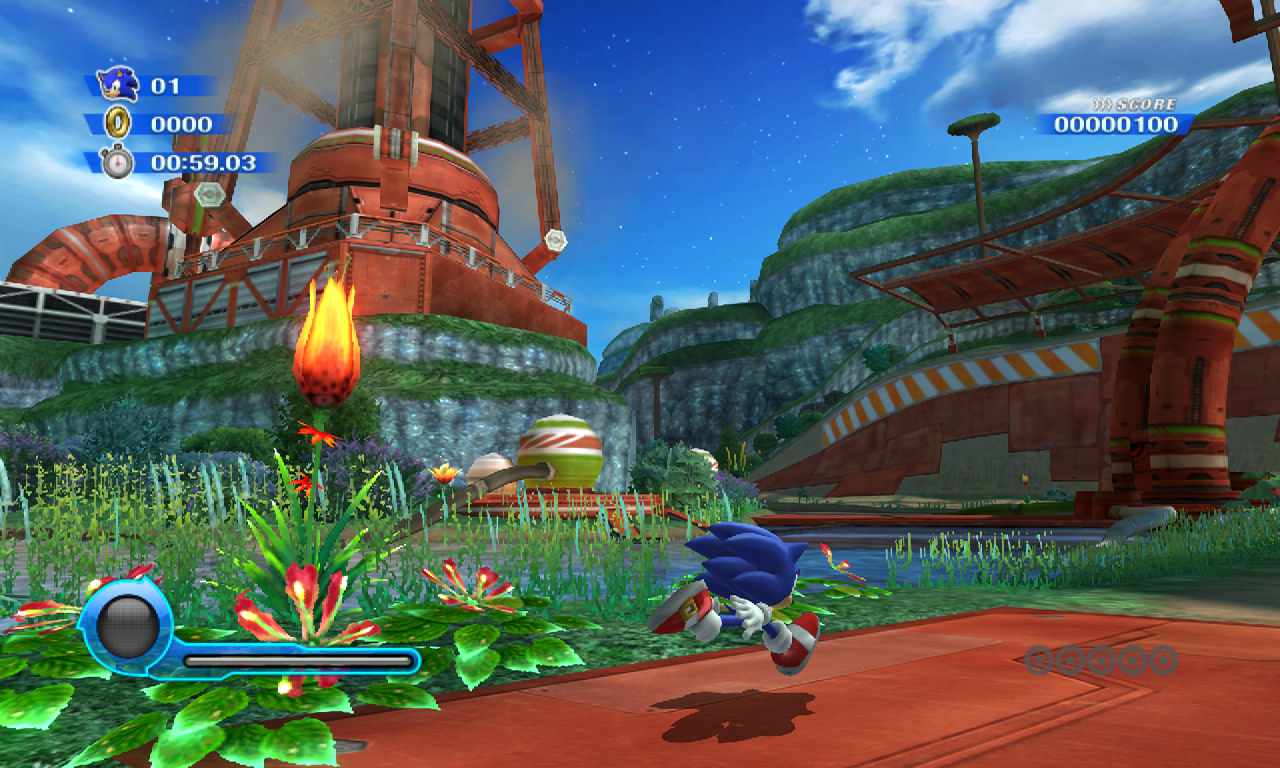Toggle the second star medal slot

pos(1071,661)
